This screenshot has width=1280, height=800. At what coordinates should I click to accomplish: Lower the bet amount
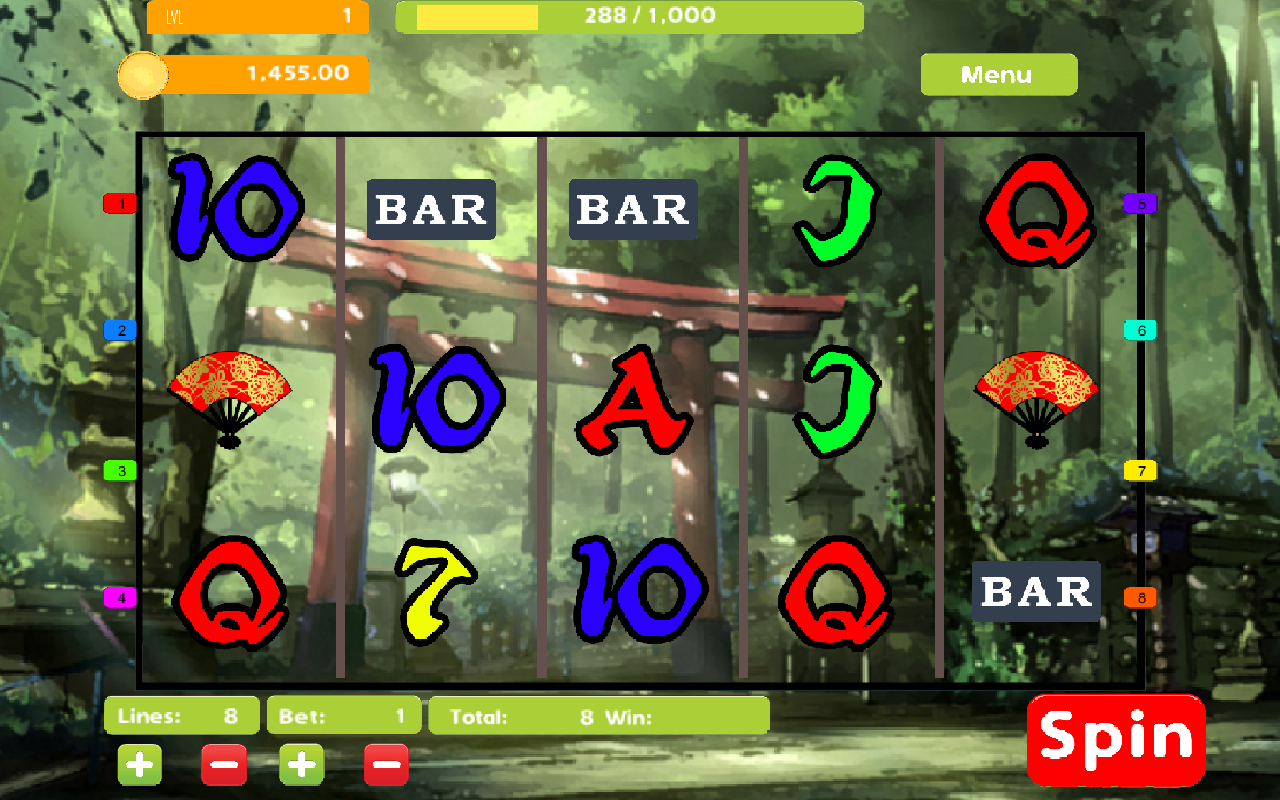point(386,765)
